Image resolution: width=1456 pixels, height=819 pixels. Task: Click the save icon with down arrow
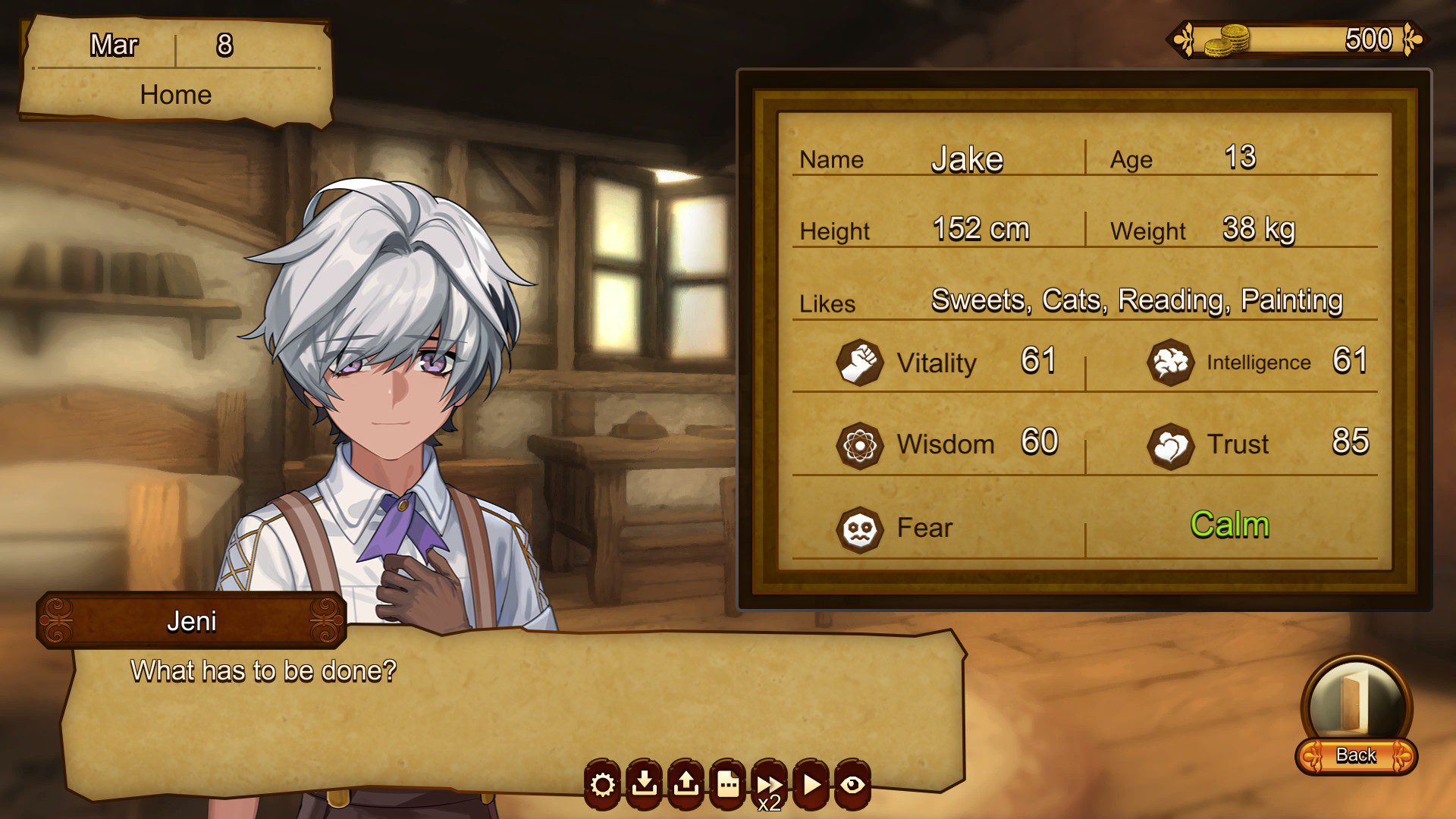(645, 784)
